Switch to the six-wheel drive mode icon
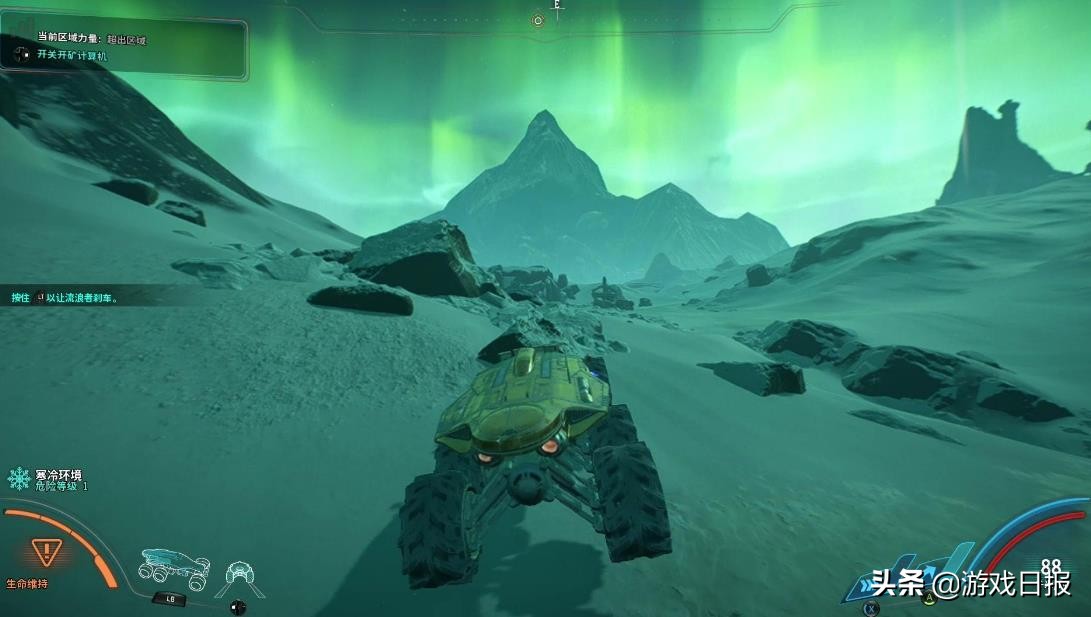 (173, 566)
